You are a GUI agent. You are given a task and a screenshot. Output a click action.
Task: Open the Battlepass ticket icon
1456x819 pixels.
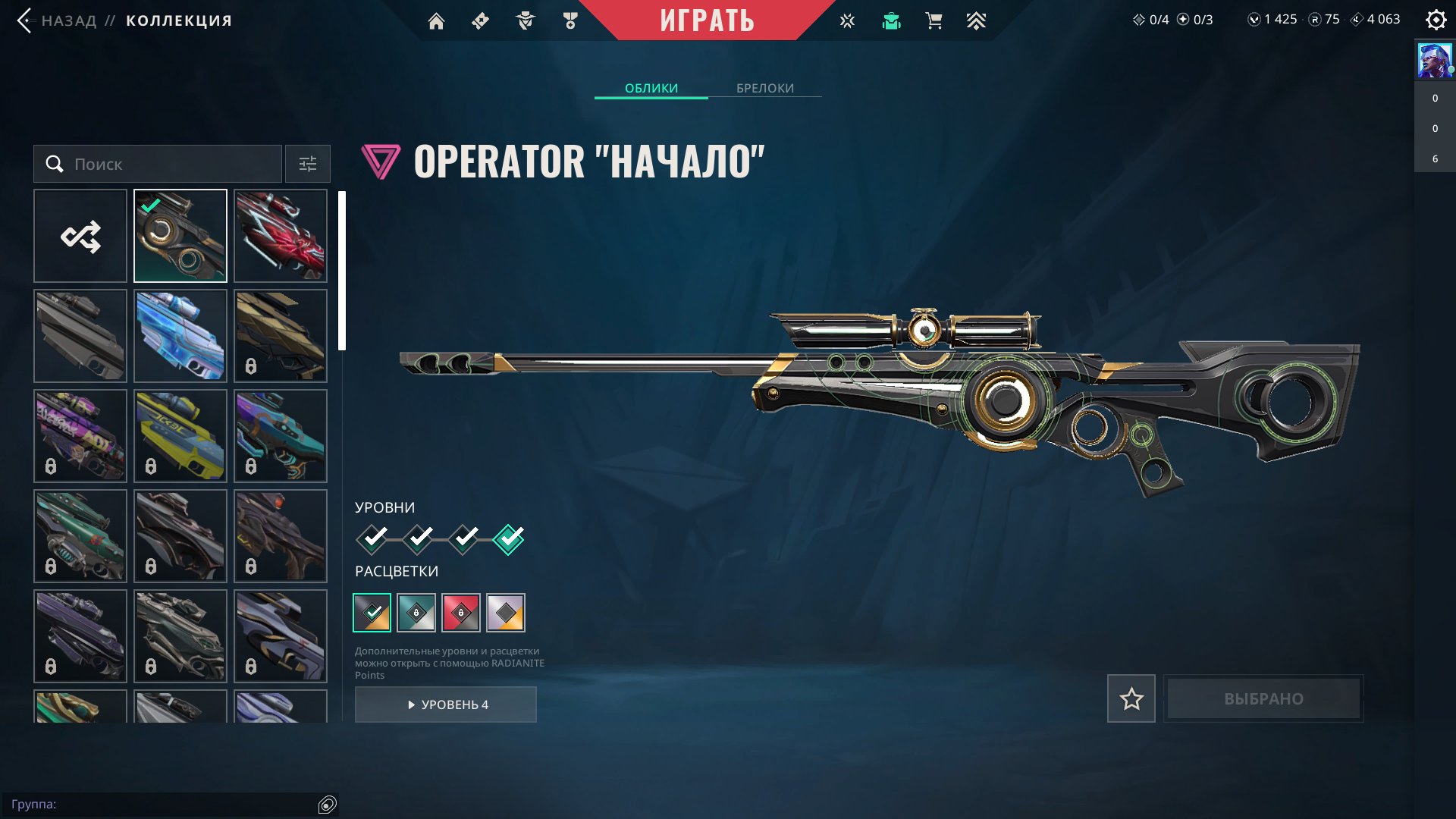pyautogui.click(x=479, y=20)
